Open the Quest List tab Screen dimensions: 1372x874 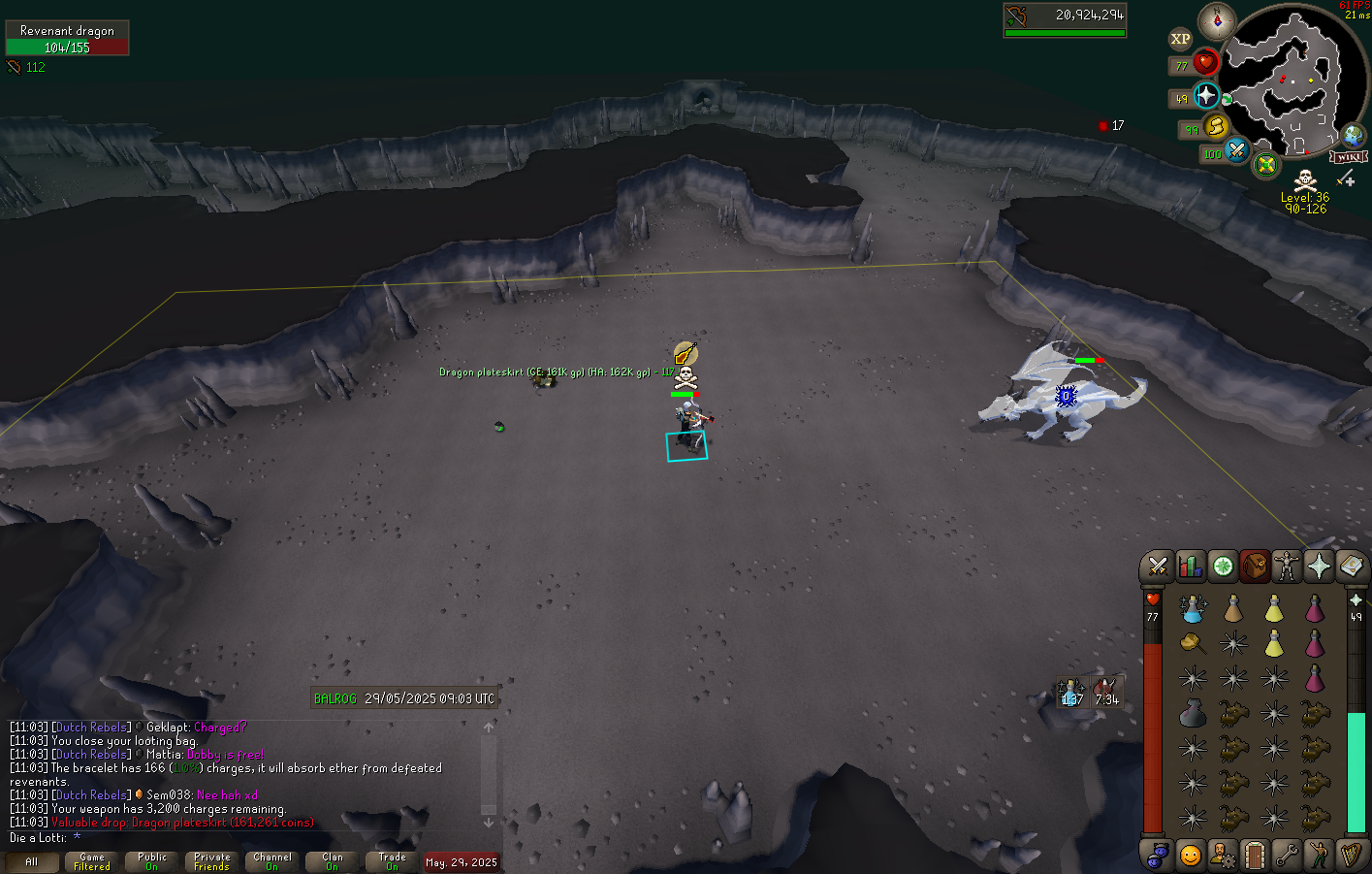pyautogui.click(x=1223, y=566)
